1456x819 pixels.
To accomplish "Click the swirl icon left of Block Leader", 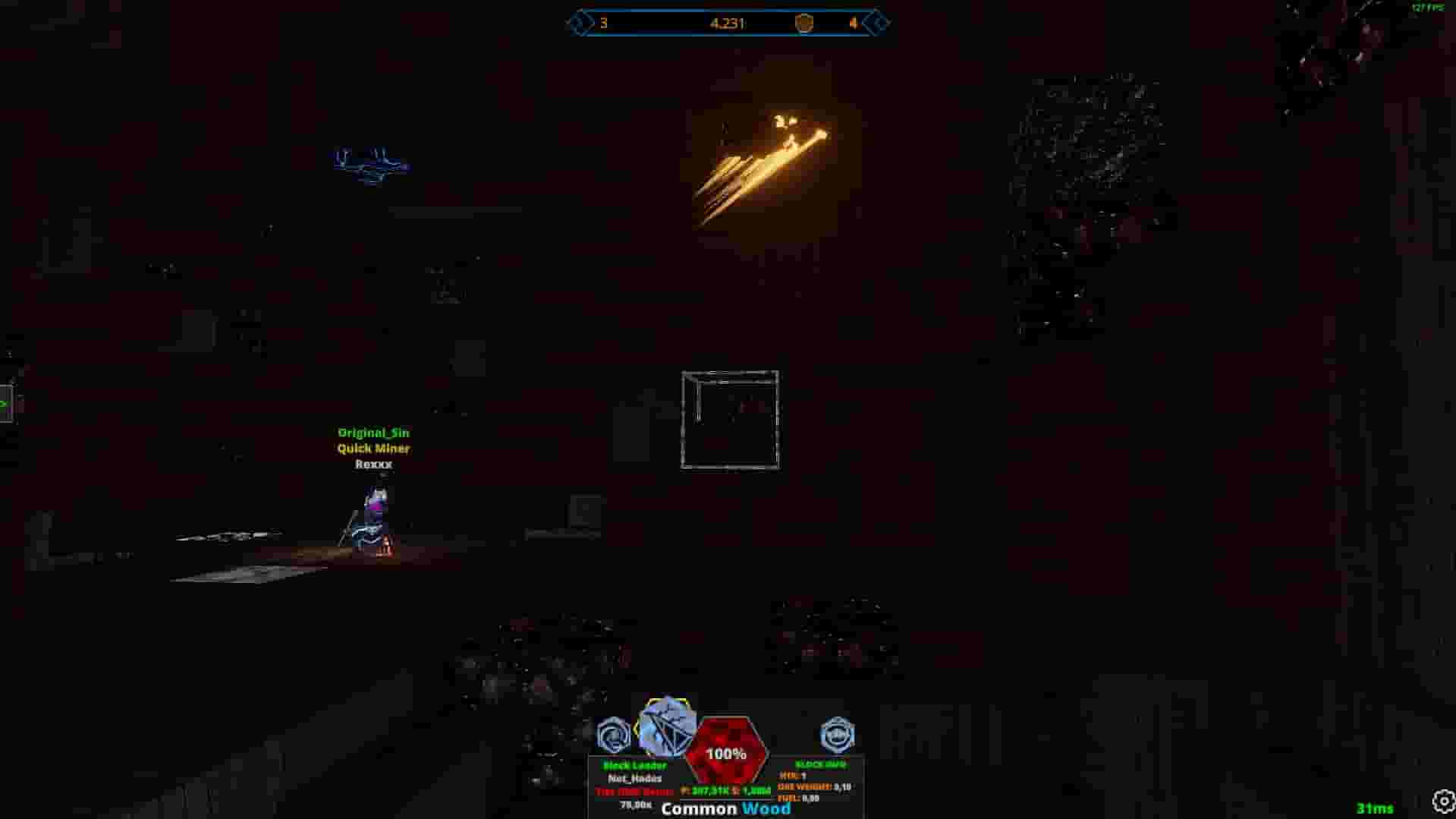I will (614, 733).
